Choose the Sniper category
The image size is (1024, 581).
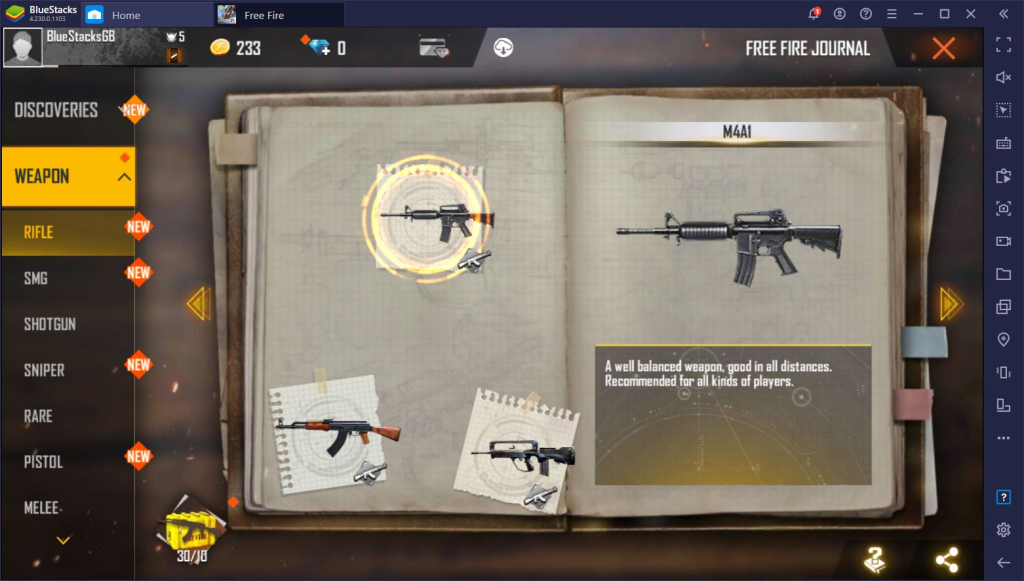45,370
